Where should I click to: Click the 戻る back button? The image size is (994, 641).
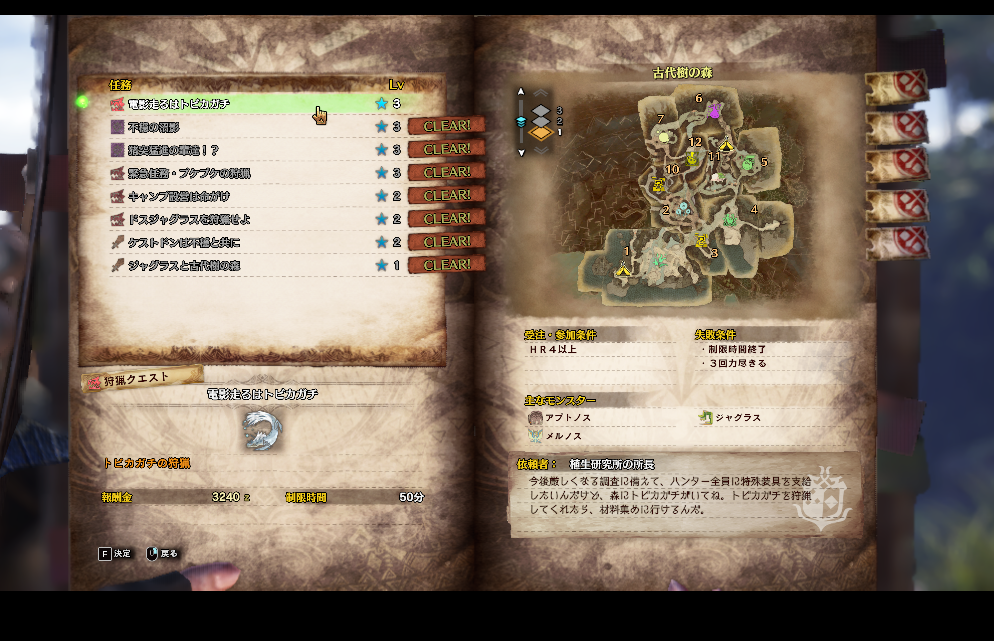[x=163, y=553]
